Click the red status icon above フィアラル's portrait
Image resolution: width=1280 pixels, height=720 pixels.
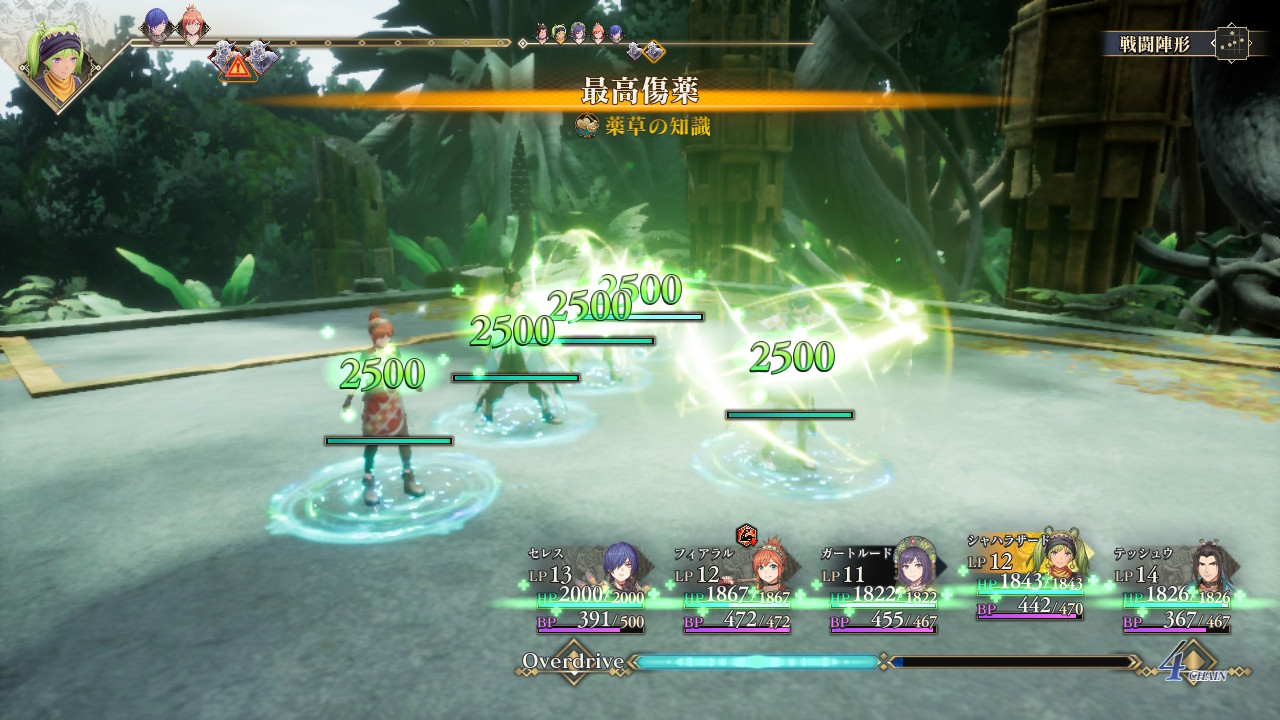tap(746, 535)
